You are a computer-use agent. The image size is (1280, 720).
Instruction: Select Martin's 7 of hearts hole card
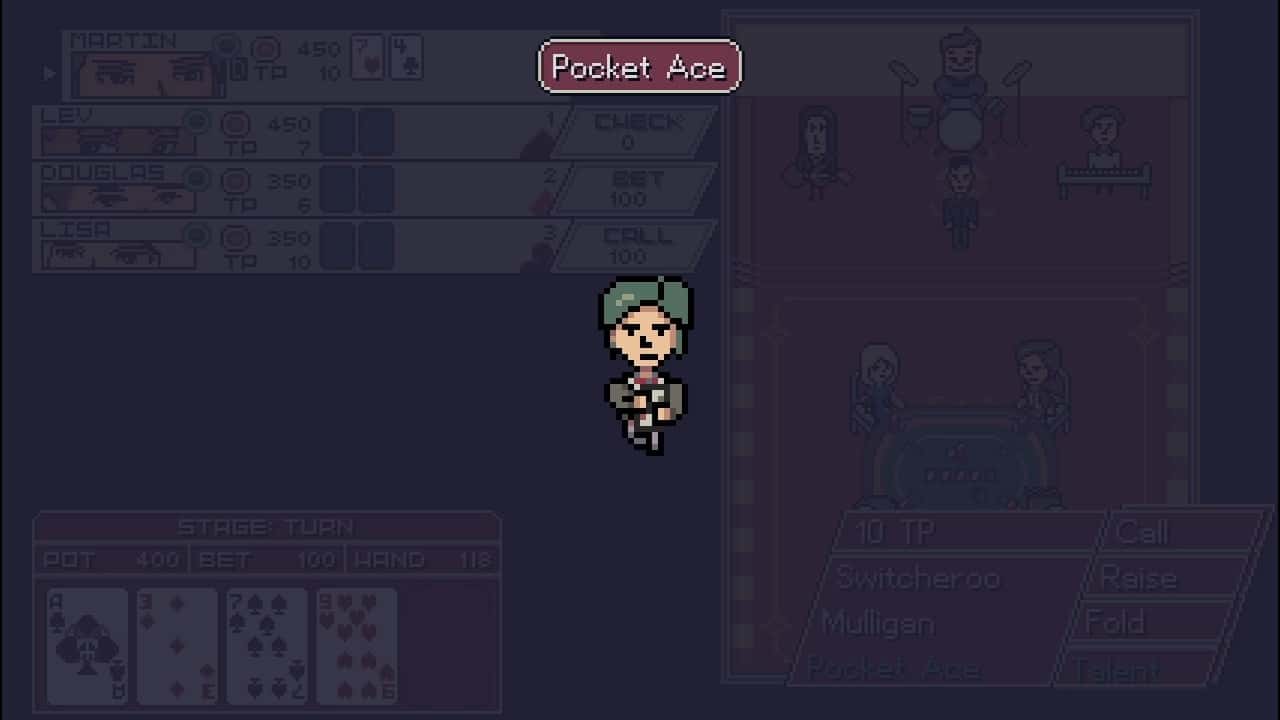(366, 57)
